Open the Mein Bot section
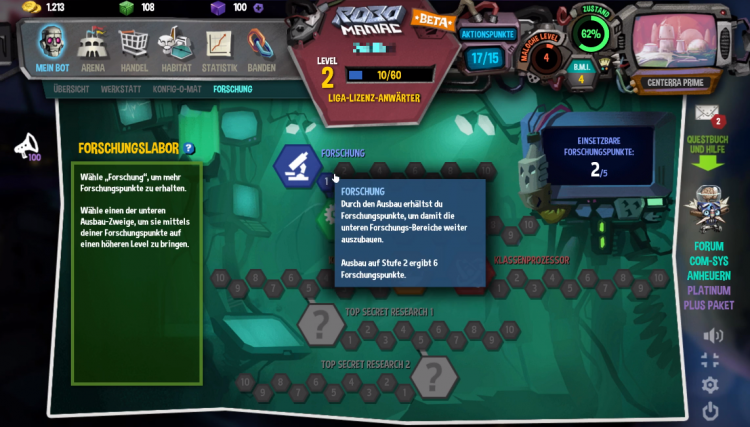The height and width of the screenshot is (427, 750). (x=52, y=48)
